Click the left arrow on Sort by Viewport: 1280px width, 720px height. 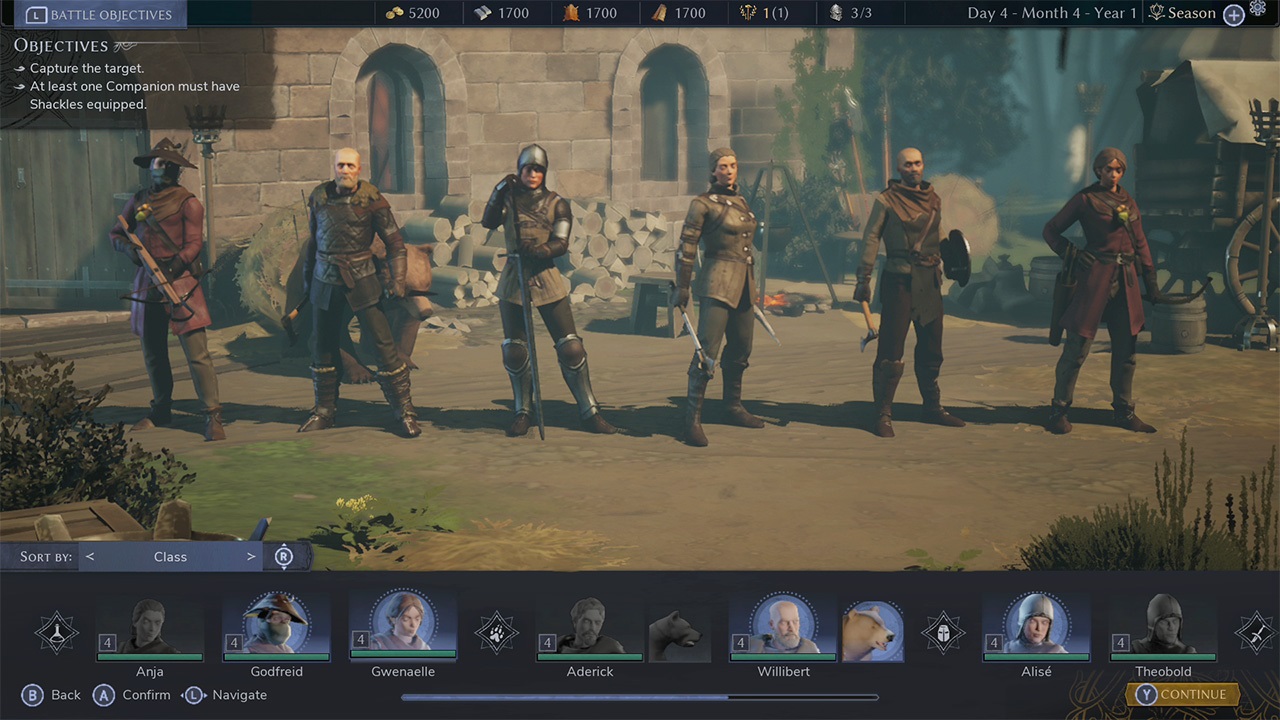[x=89, y=556]
